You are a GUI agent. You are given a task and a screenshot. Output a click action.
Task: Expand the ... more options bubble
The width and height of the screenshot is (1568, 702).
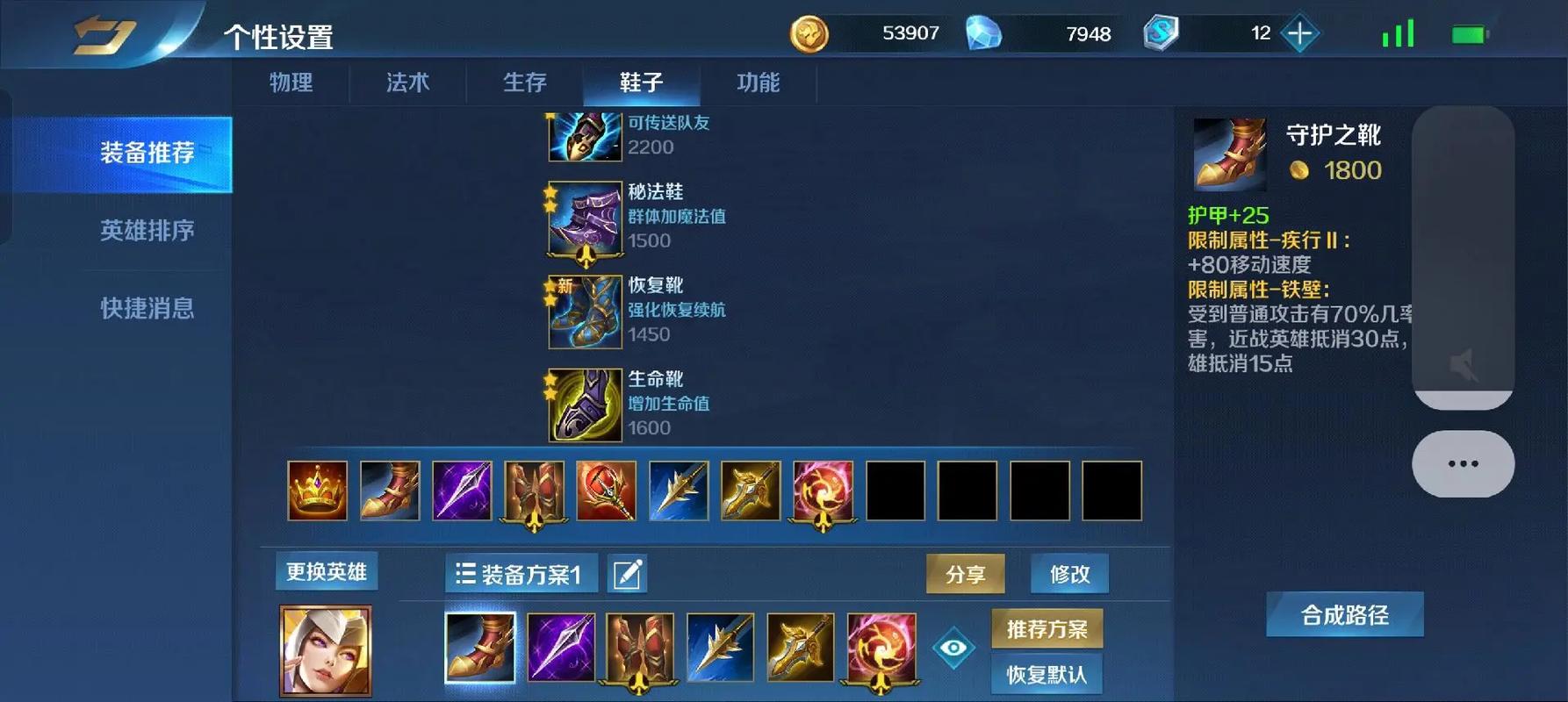pos(1462,462)
